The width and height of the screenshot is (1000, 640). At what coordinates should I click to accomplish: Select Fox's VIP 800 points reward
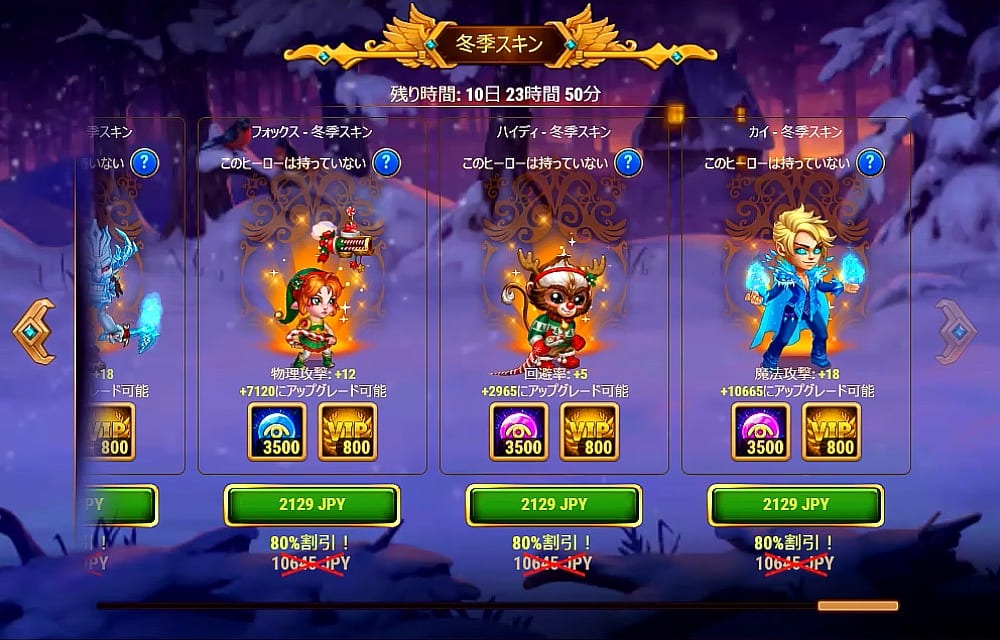(x=348, y=432)
